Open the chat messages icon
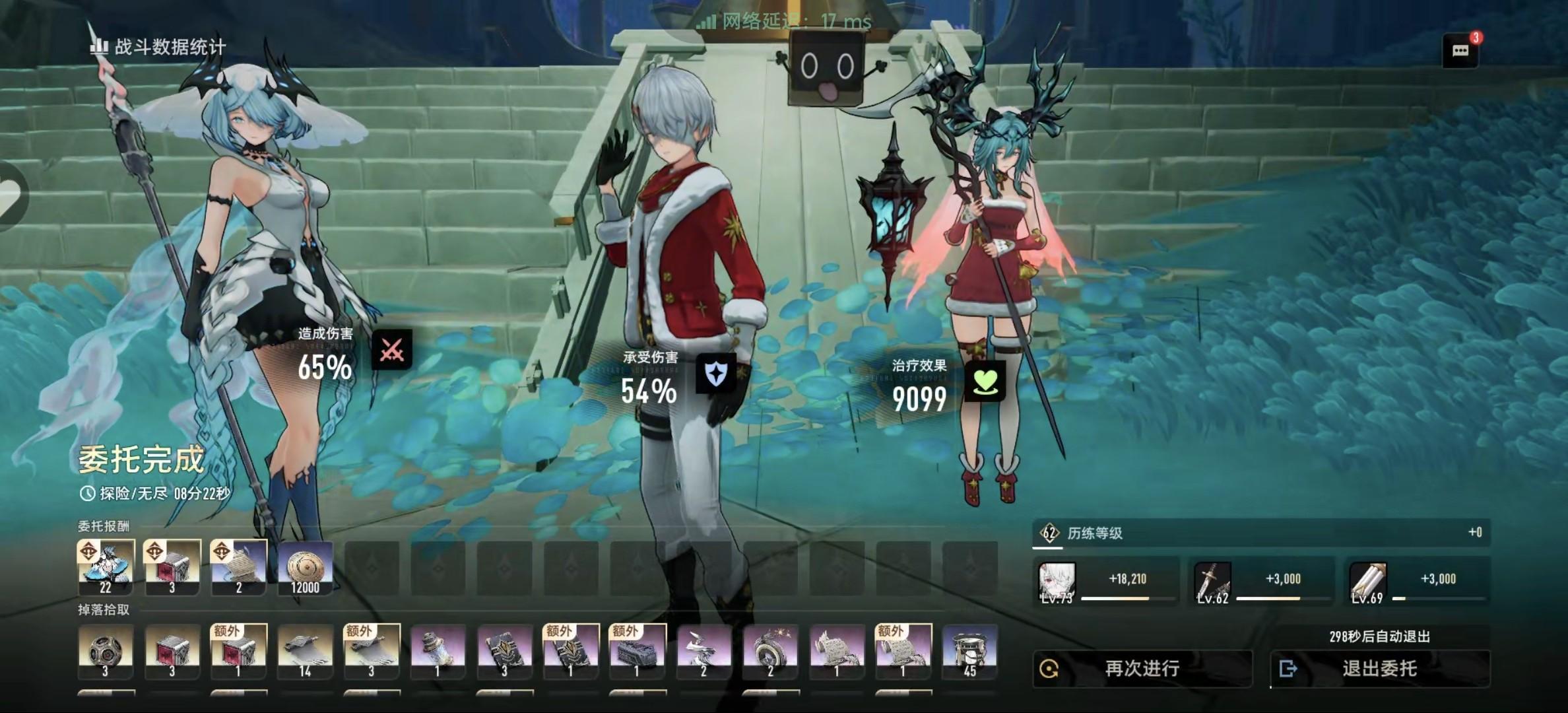Image resolution: width=1568 pixels, height=713 pixels. (x=1460, y=51)
